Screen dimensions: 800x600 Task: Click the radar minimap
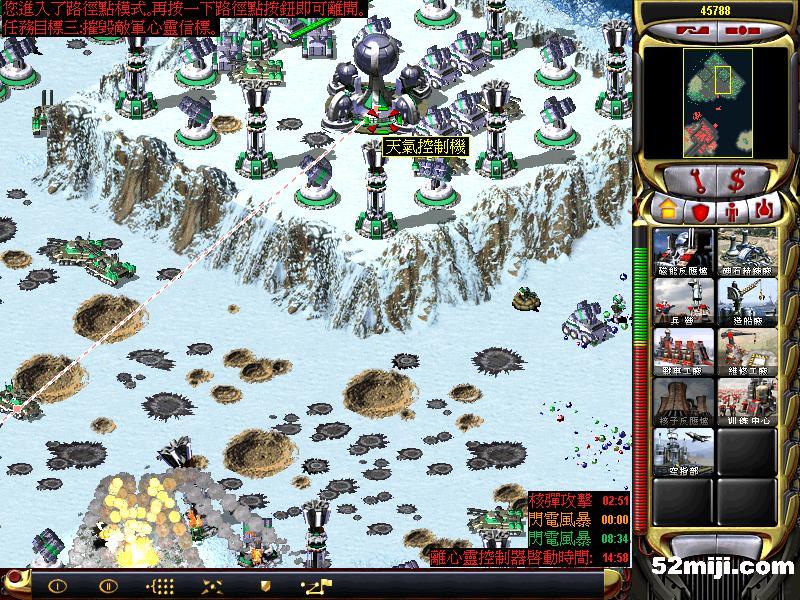(717, 97)
